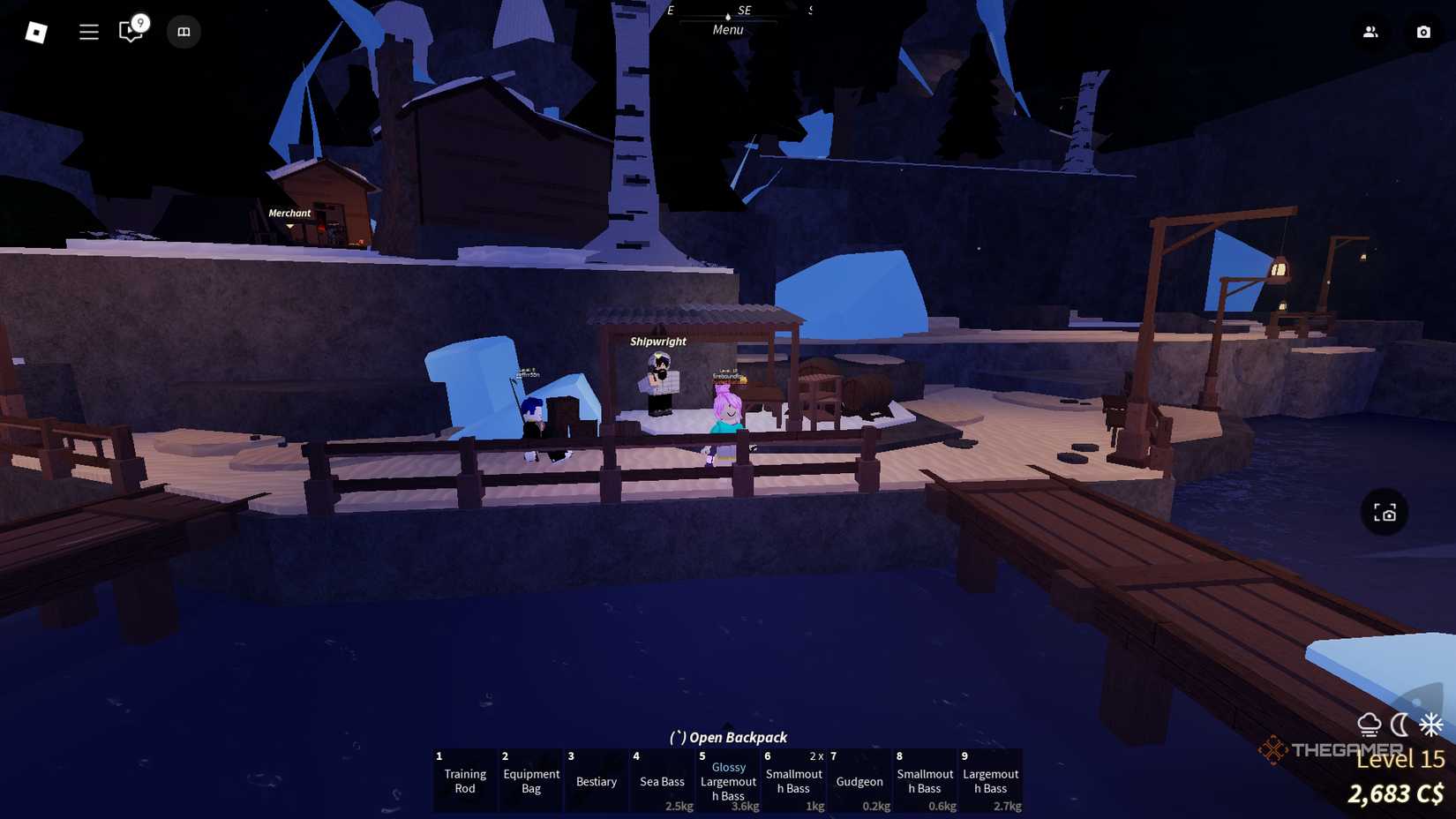1456x819 pixels.
Task: Open the hamburger menu
Action: click(x=88, y=32)
